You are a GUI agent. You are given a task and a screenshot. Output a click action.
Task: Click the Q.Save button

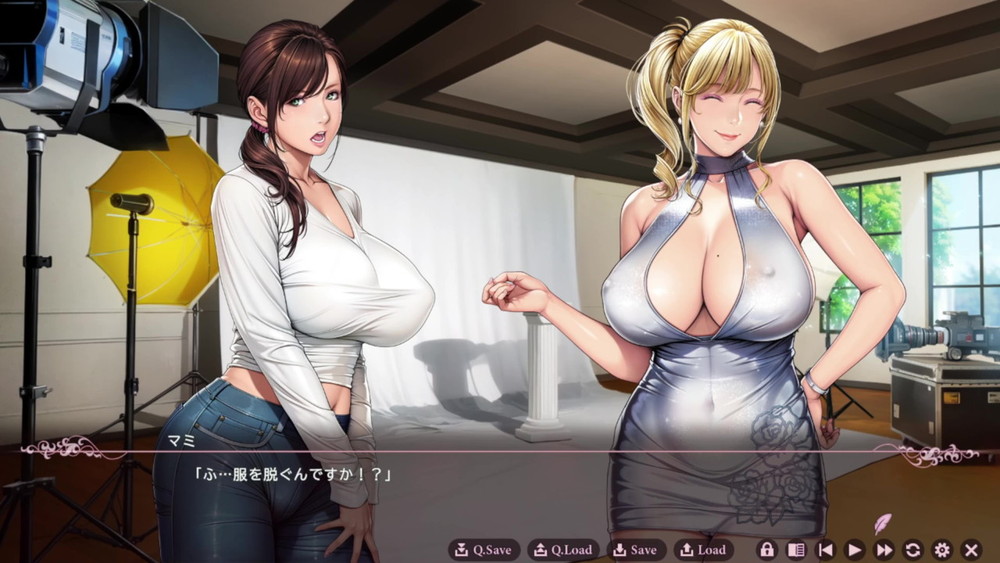(x=483, y=549)
